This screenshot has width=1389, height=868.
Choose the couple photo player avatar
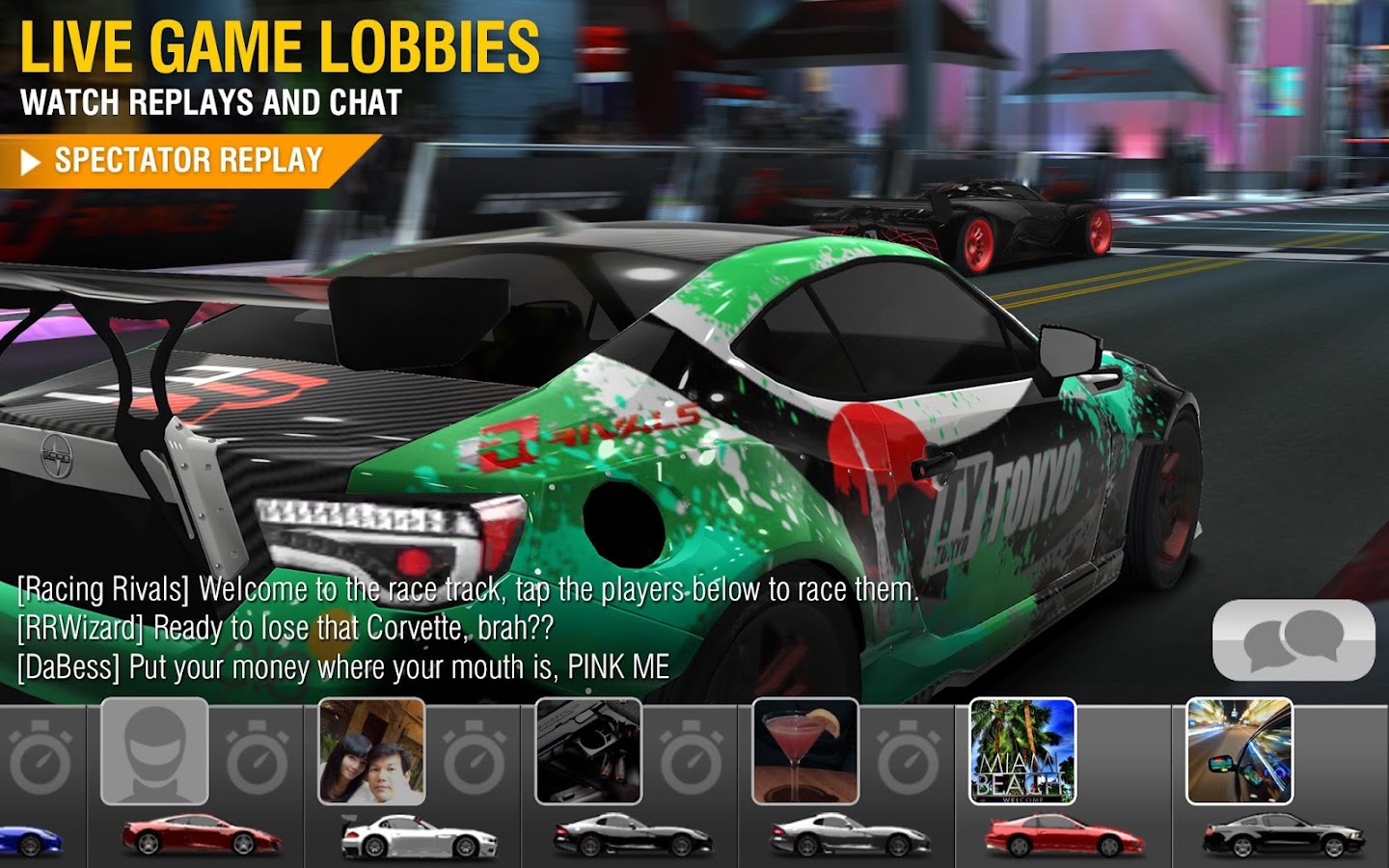click(x=371, y=750)
